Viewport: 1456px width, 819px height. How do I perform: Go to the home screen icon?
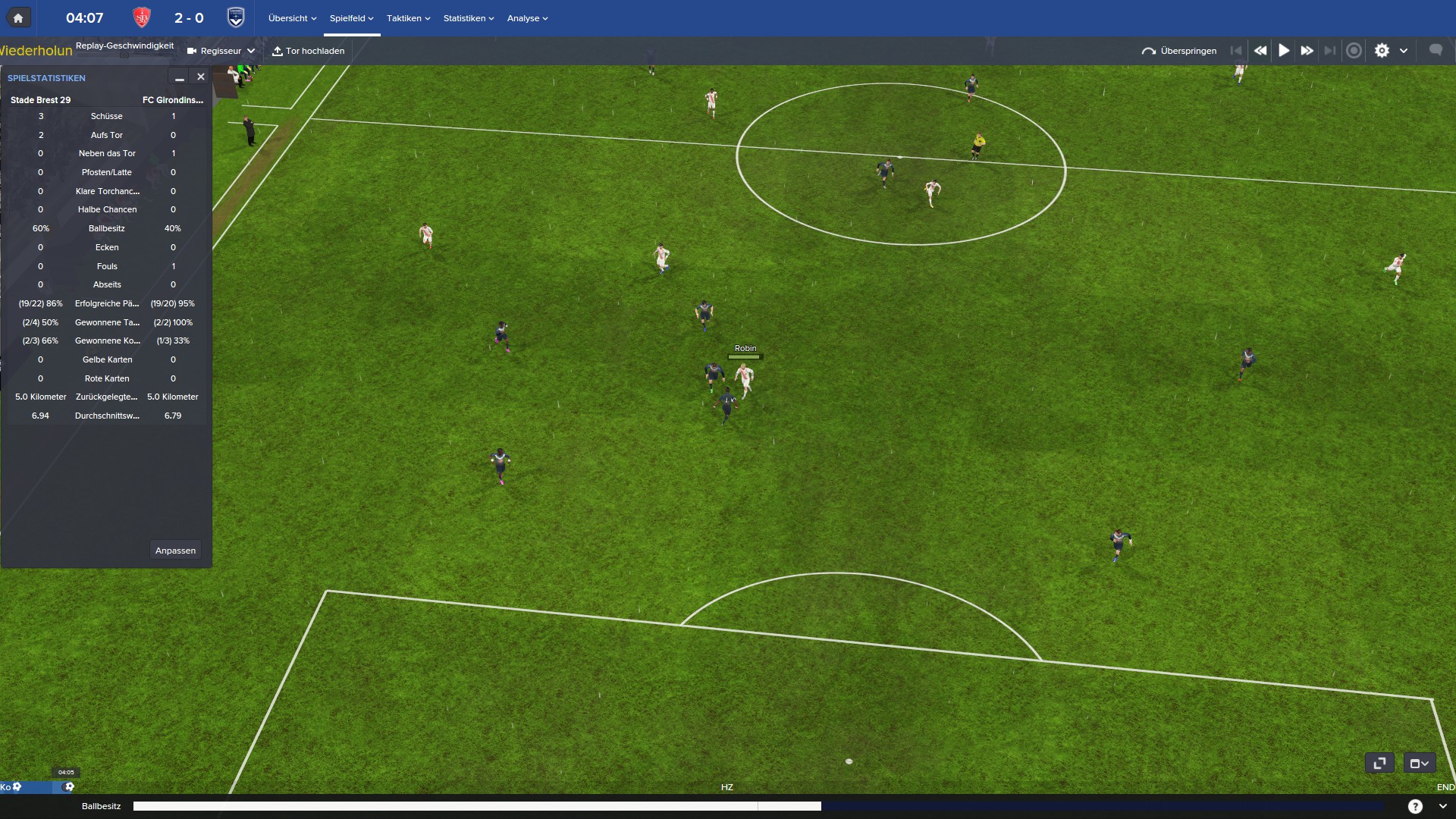point(18,18)
